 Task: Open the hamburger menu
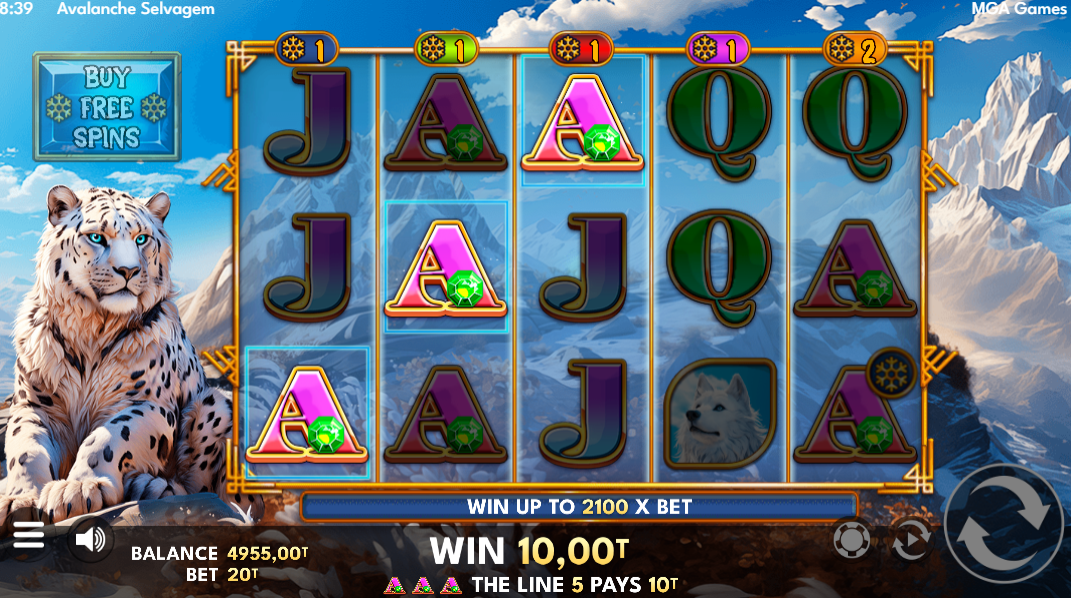[28, 538]
